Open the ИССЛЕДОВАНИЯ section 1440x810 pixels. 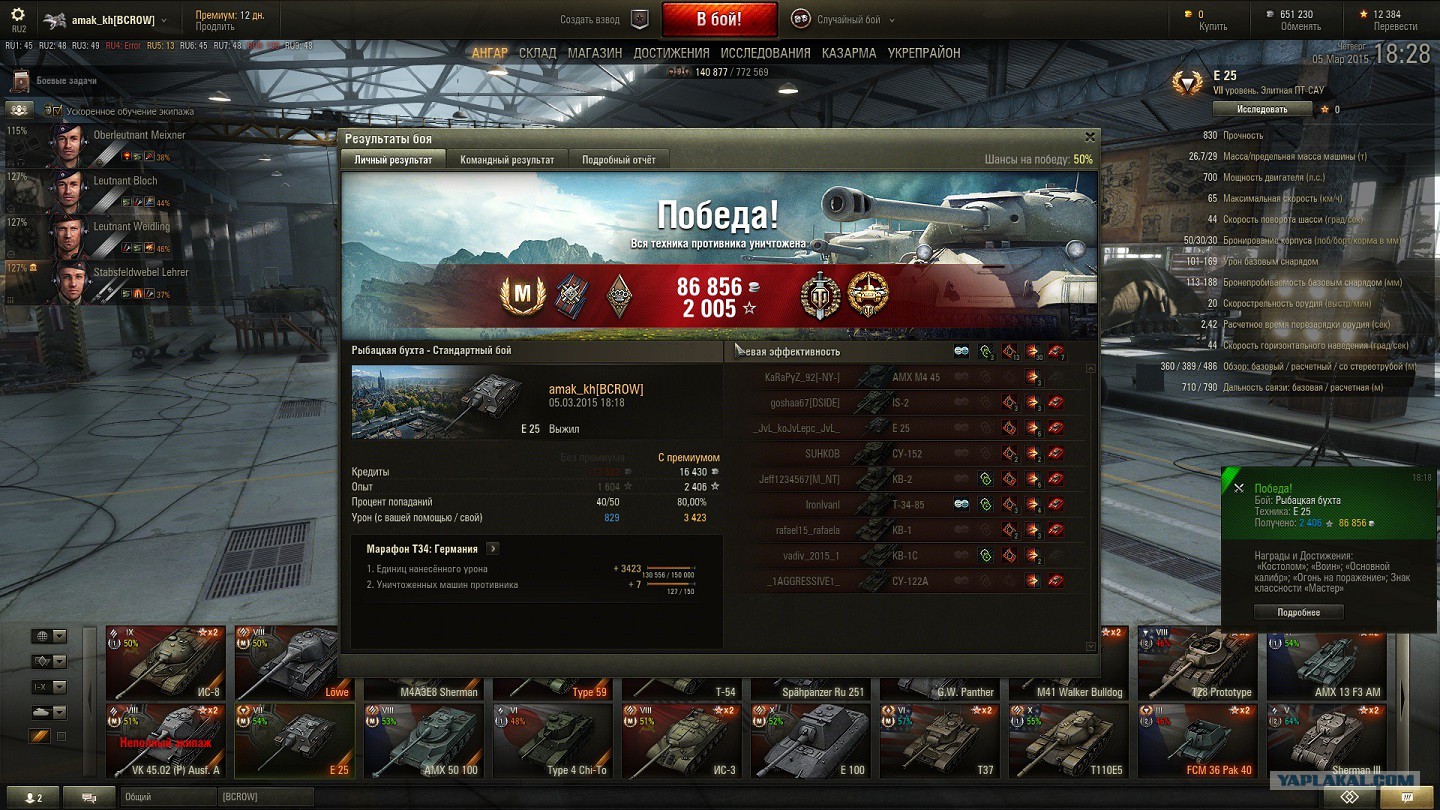(x=765, y=53)
